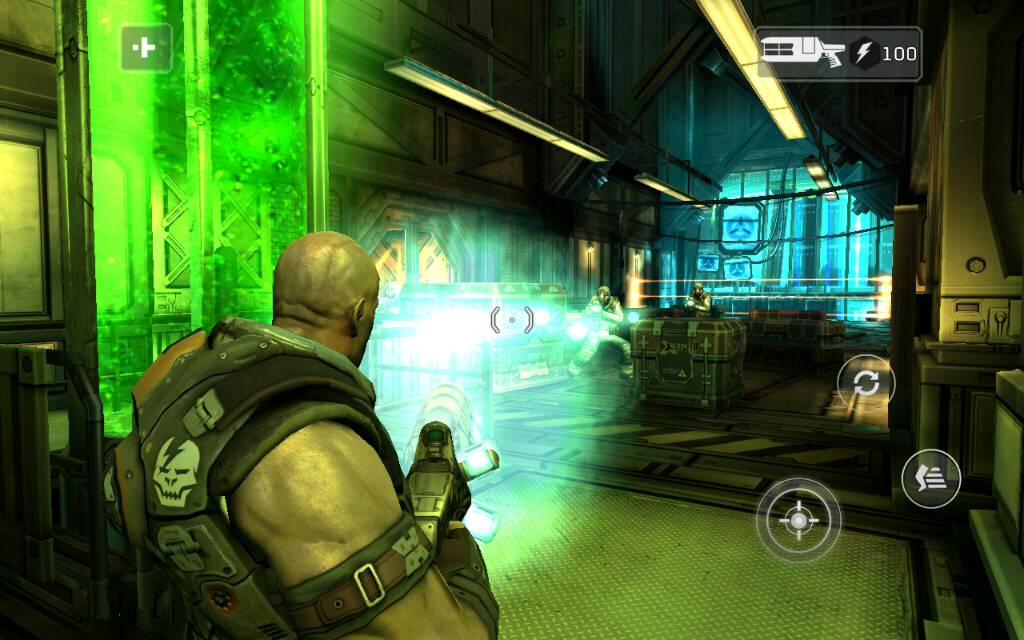
Task: Tap the crosshair fire button
Action: (x=798, y=520)
